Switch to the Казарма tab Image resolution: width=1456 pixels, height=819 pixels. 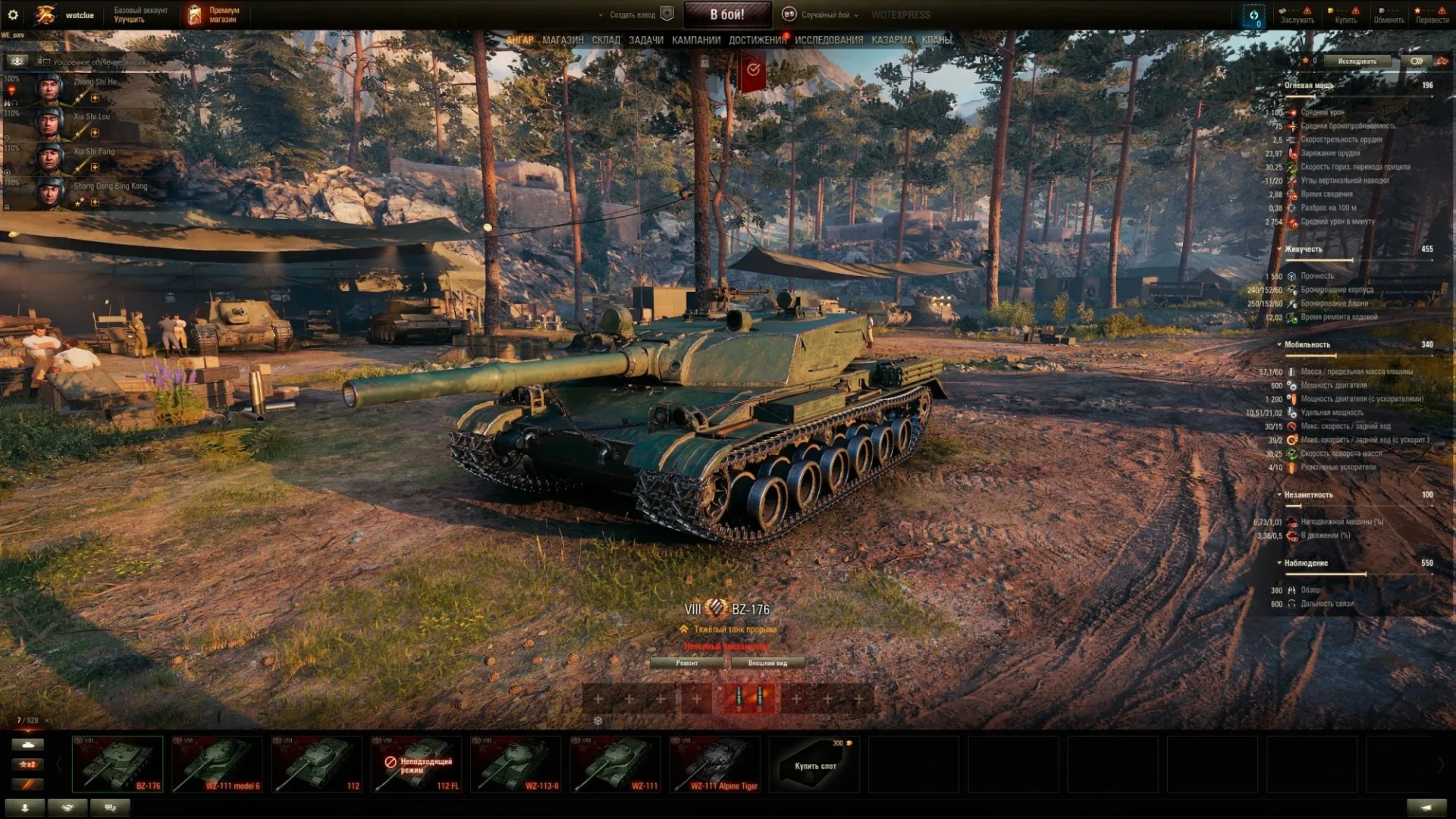point(892,40)
